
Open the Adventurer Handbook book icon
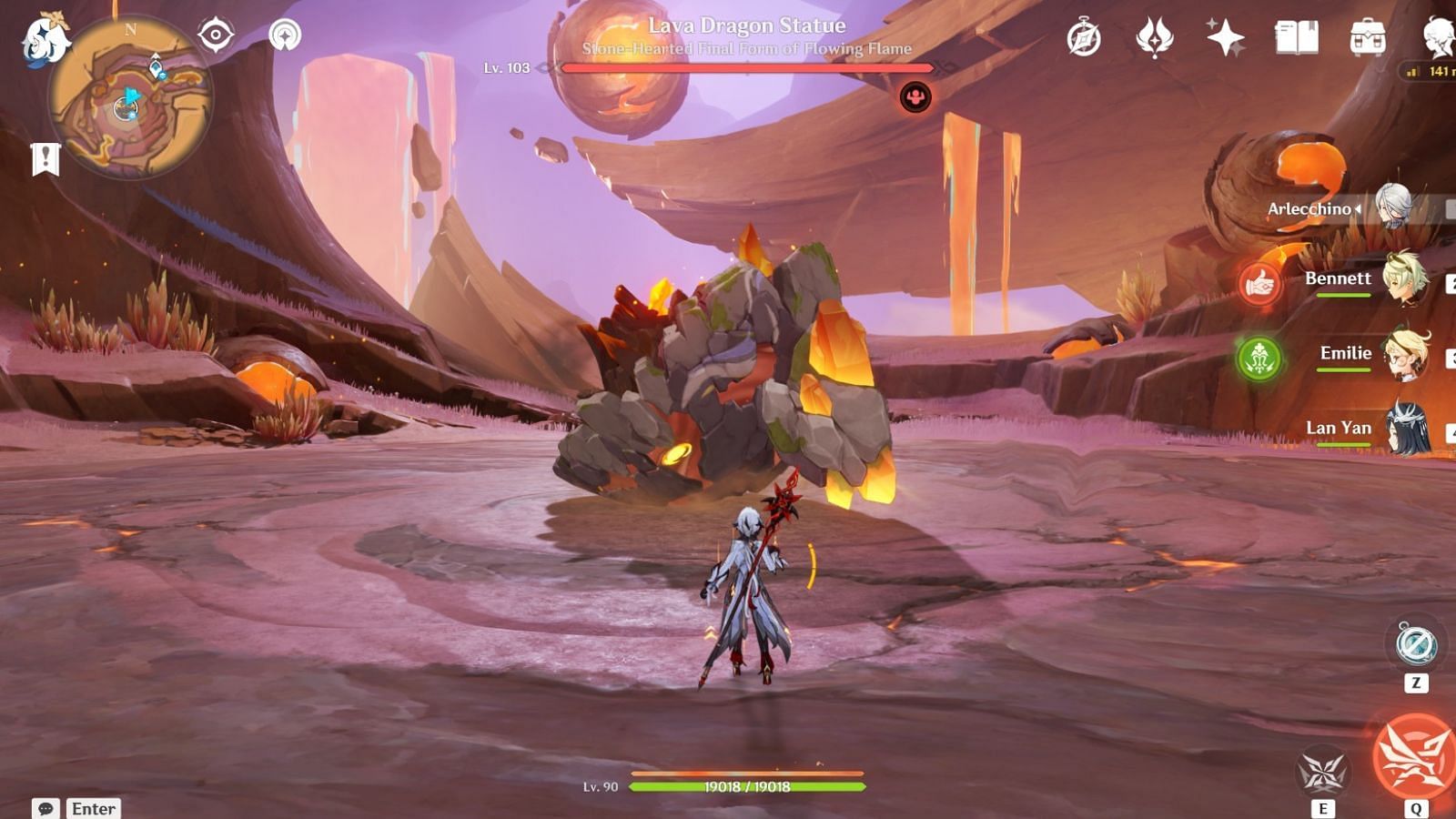coord(1296,38)
